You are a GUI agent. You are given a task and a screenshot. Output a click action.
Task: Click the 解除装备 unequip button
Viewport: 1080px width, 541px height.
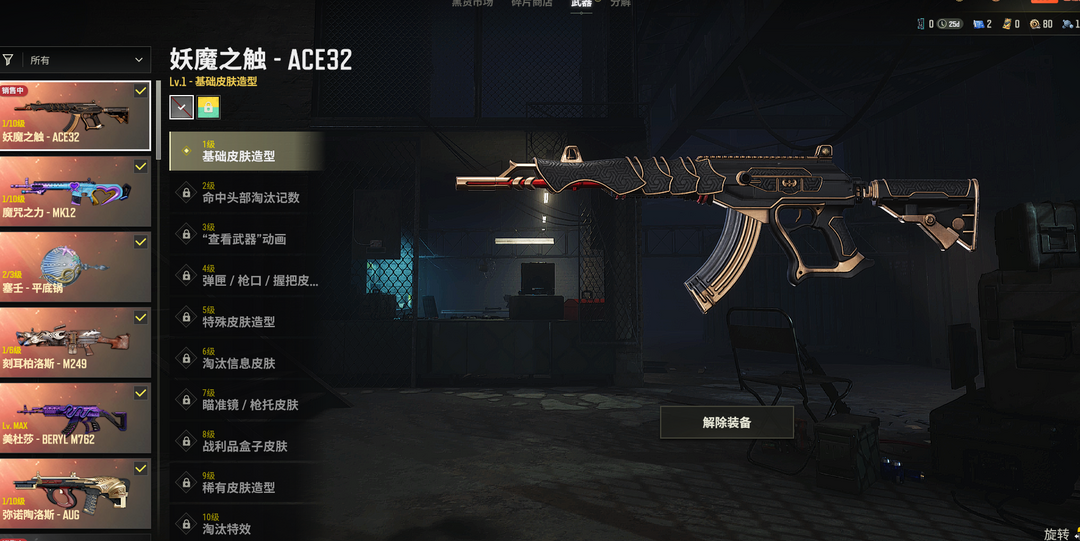pyautogui.click(x=727, y=422)
